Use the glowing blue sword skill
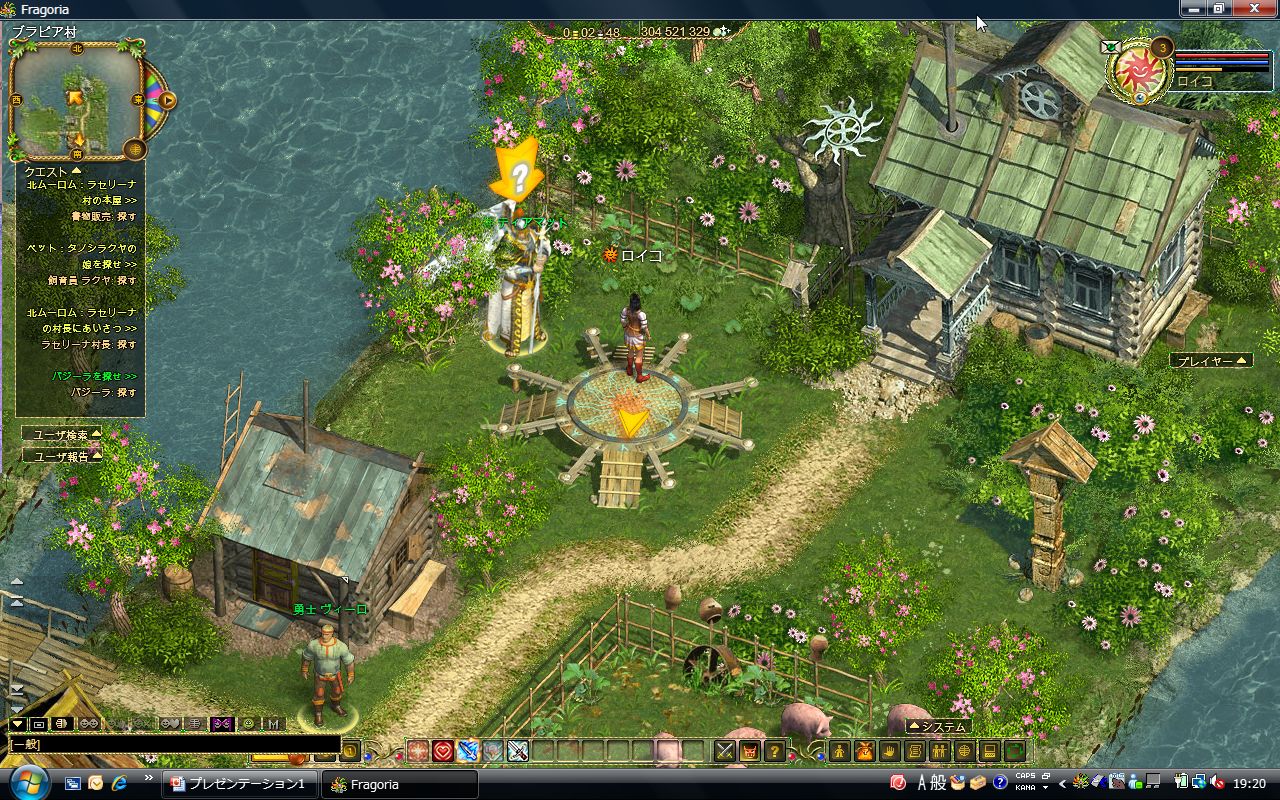 [468, 751]
